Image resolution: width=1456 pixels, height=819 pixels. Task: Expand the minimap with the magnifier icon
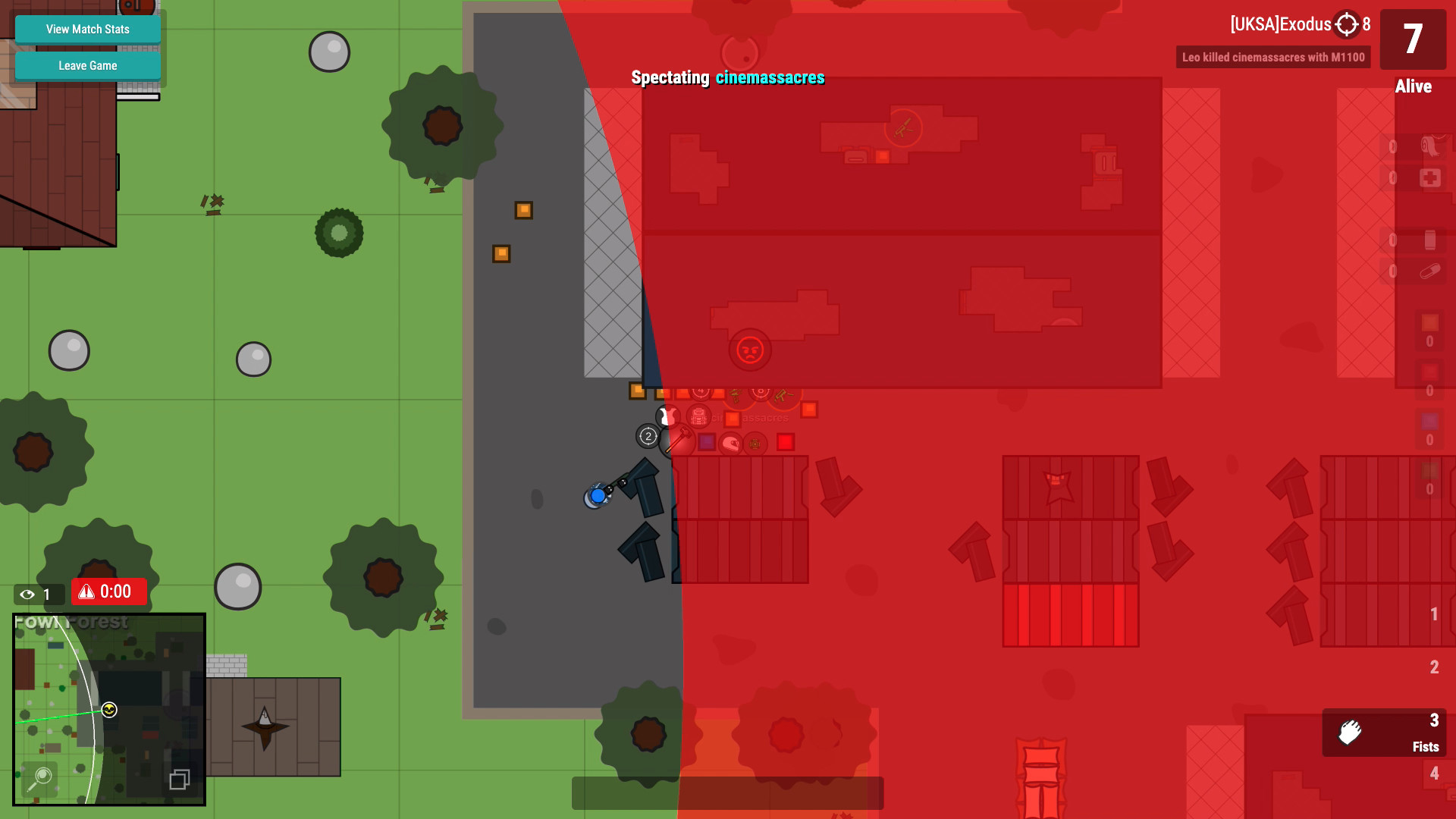(40, 777)
